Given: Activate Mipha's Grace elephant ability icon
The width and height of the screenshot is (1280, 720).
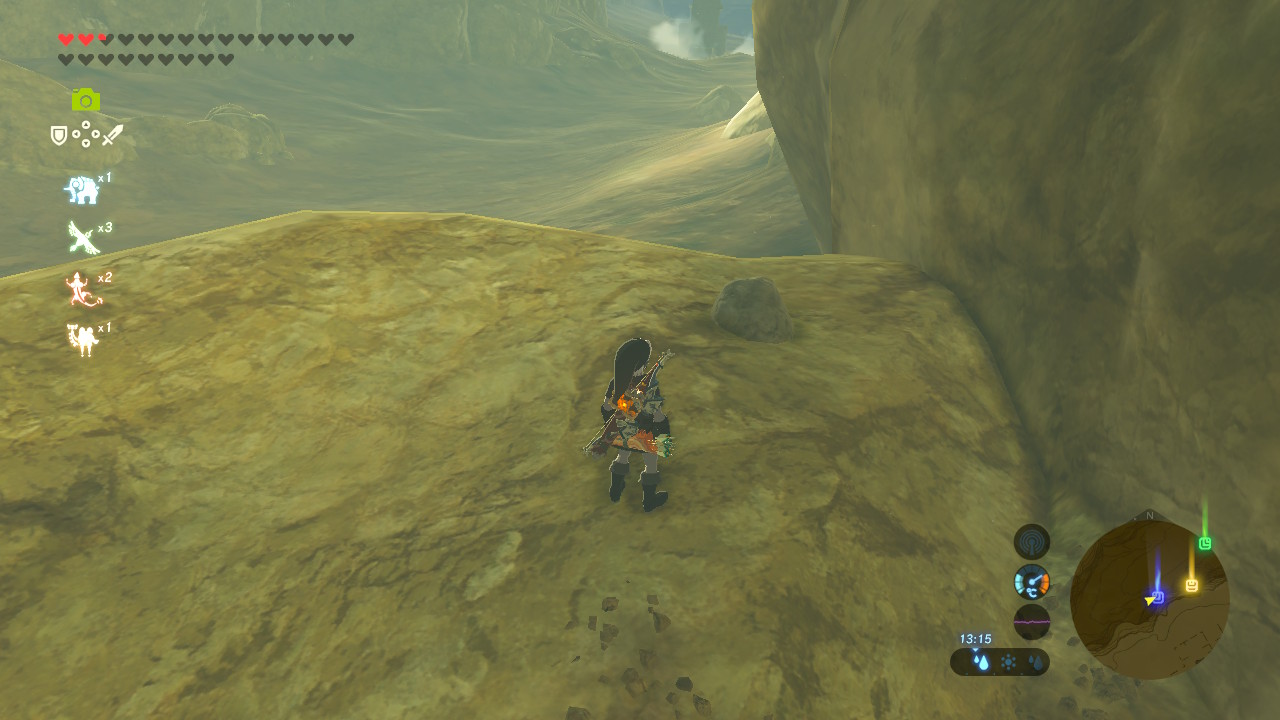Looking at the screenshot, I should [82, 189].
